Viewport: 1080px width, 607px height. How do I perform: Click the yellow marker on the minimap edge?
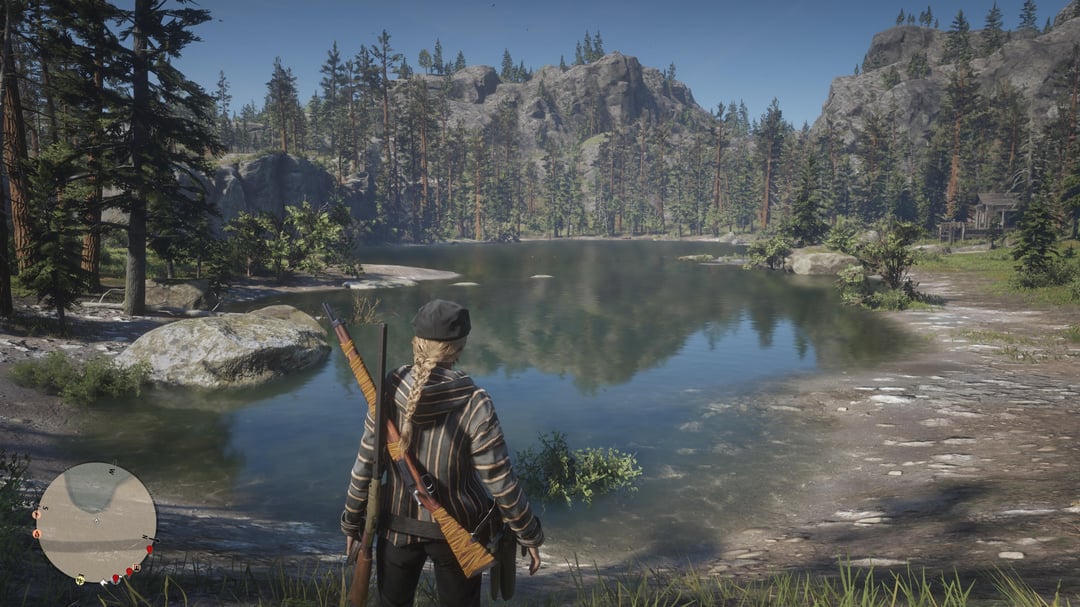(80, 580)
